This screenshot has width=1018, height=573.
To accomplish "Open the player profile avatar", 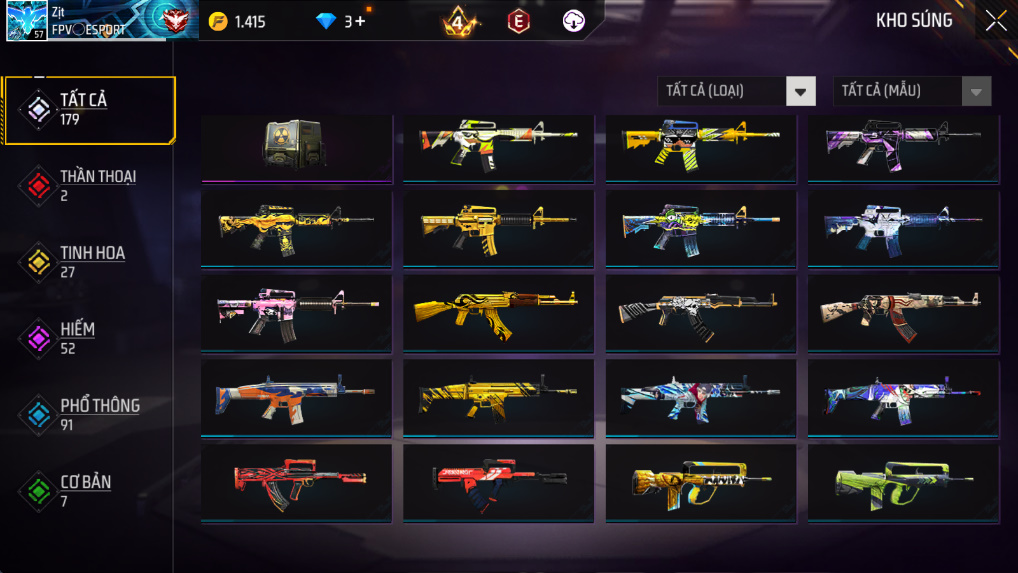I will (x=26, y=20).
